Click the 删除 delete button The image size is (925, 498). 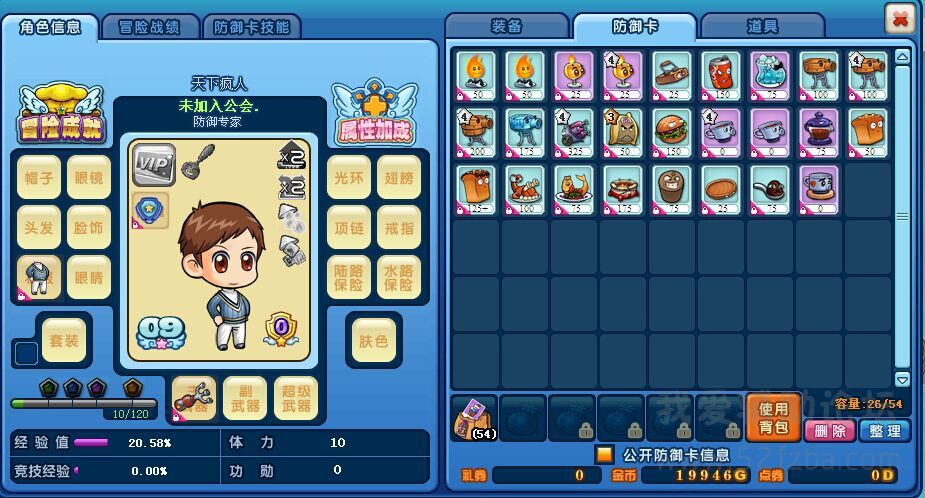829,430
